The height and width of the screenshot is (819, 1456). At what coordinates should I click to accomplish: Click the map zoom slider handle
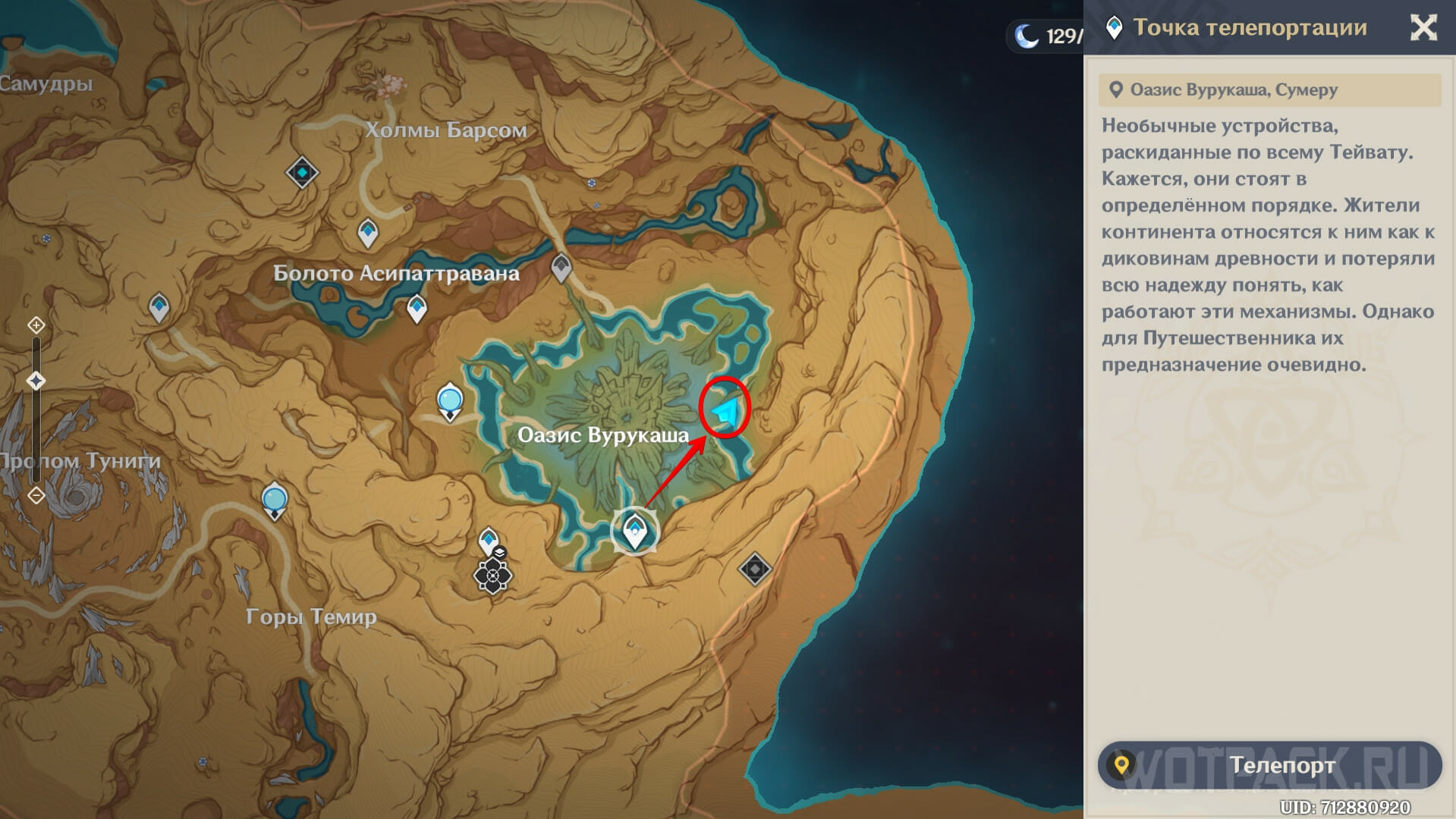click(x=36, y=381)
